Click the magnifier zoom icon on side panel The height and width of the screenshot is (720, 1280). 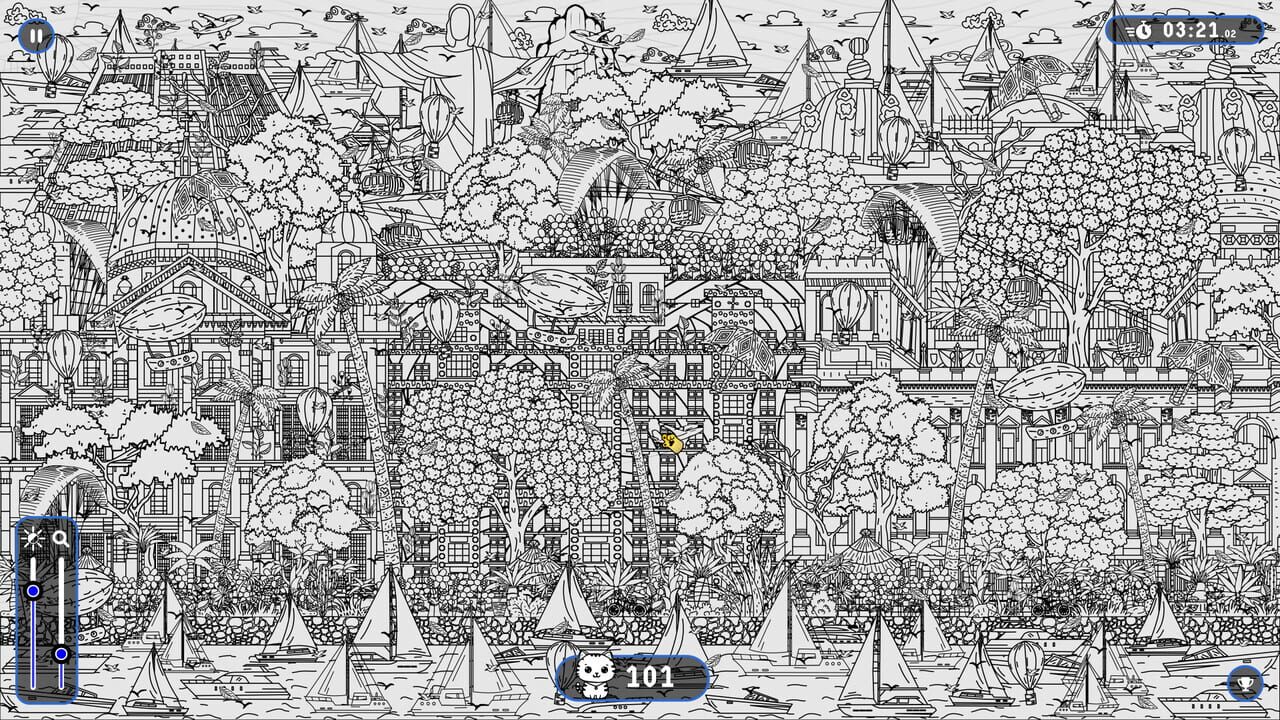[x=60, y=536]
